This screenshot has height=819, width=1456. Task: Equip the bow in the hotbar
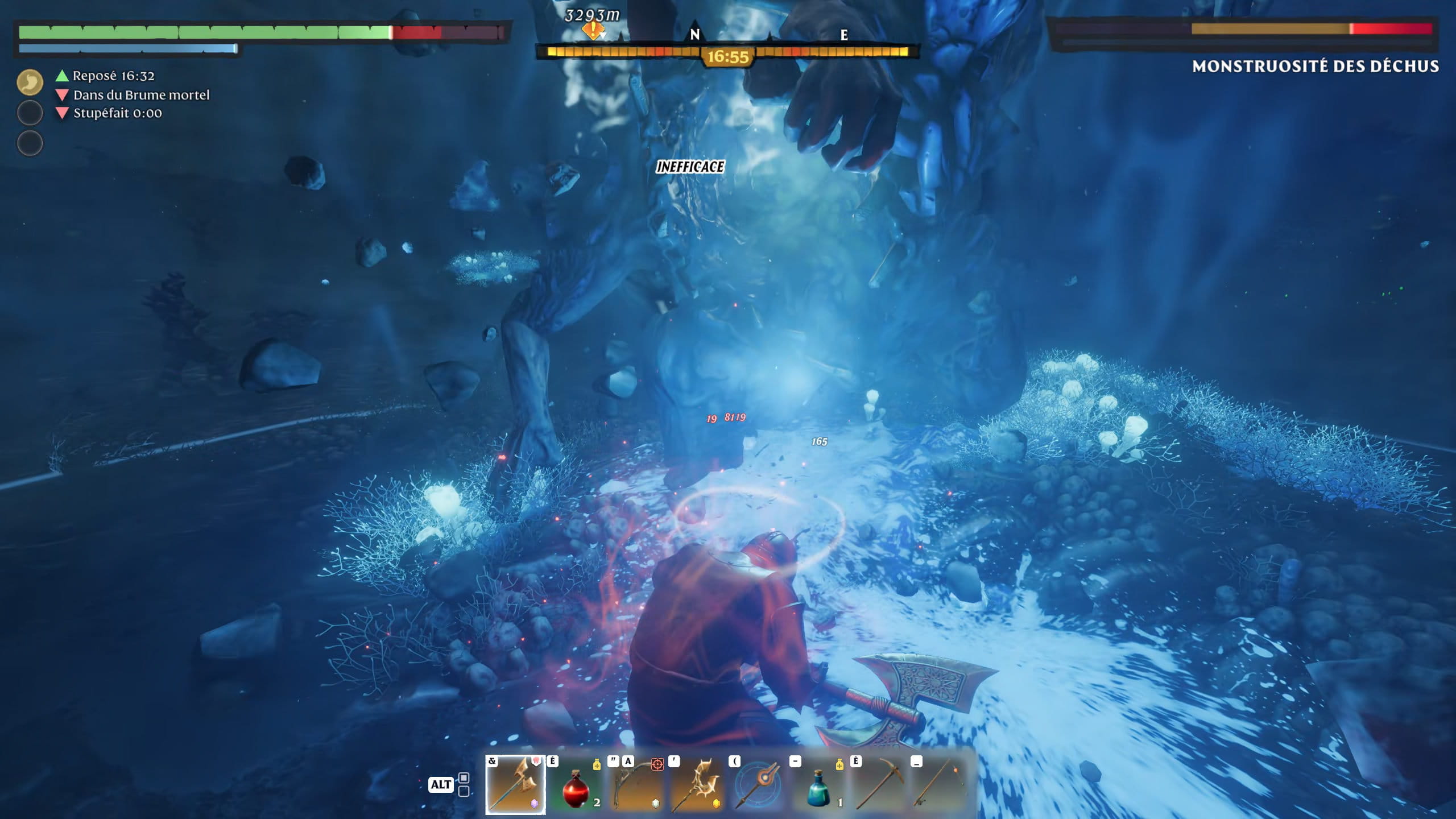coord(636,785)
